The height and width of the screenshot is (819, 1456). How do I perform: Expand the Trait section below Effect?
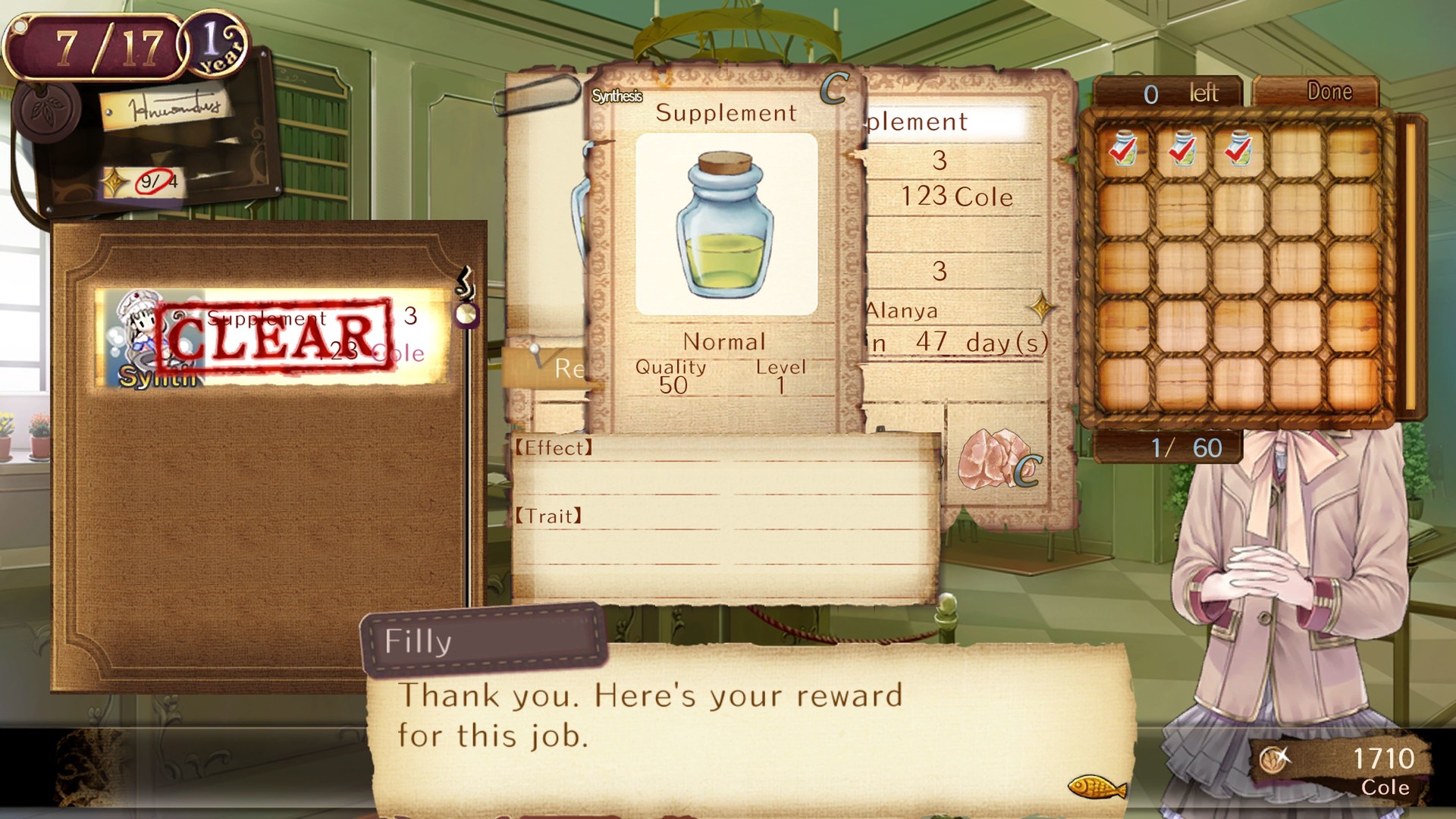tap(548, 516)
